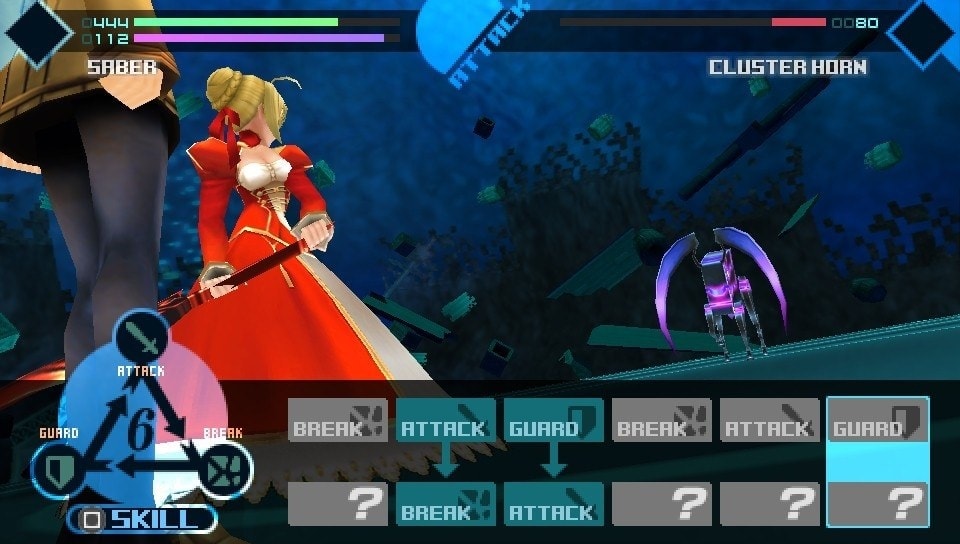This screenshot has width=960, height=544.
Task: Select the enemy's revealed Break command slot
Action: pyautogui.click(x=445, y=505)
